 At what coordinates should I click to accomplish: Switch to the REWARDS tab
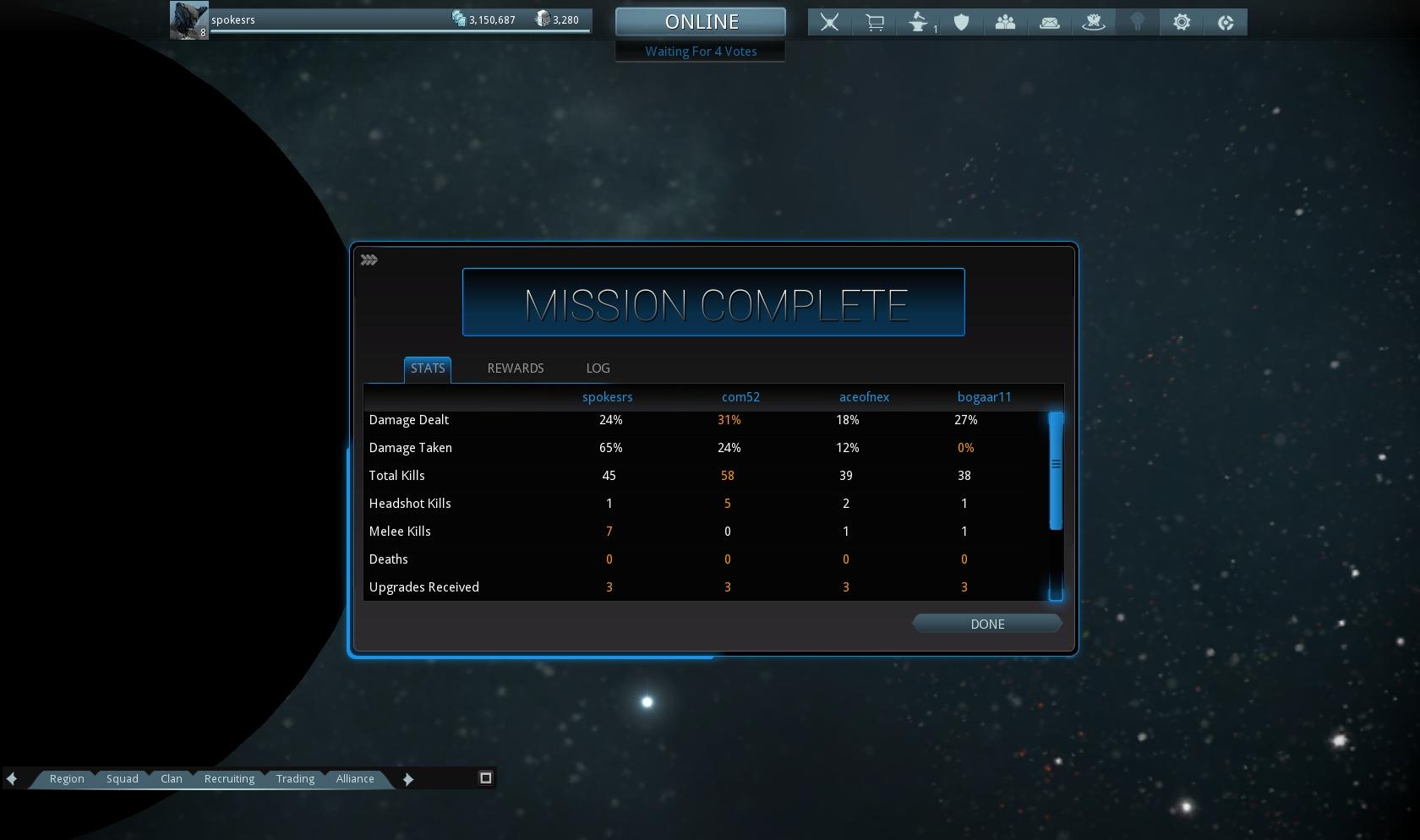point(515,368)
